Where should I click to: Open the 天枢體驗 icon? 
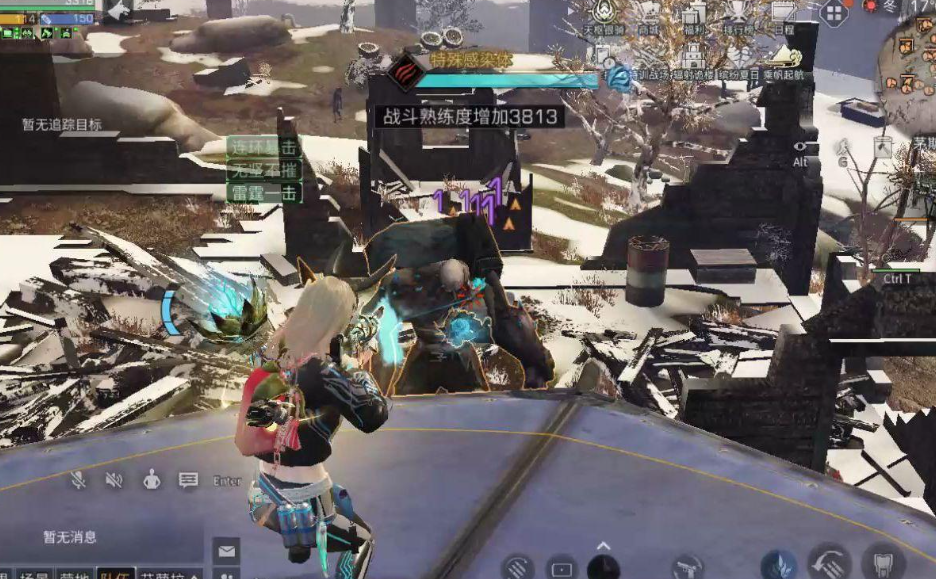[x=602, y=20]
